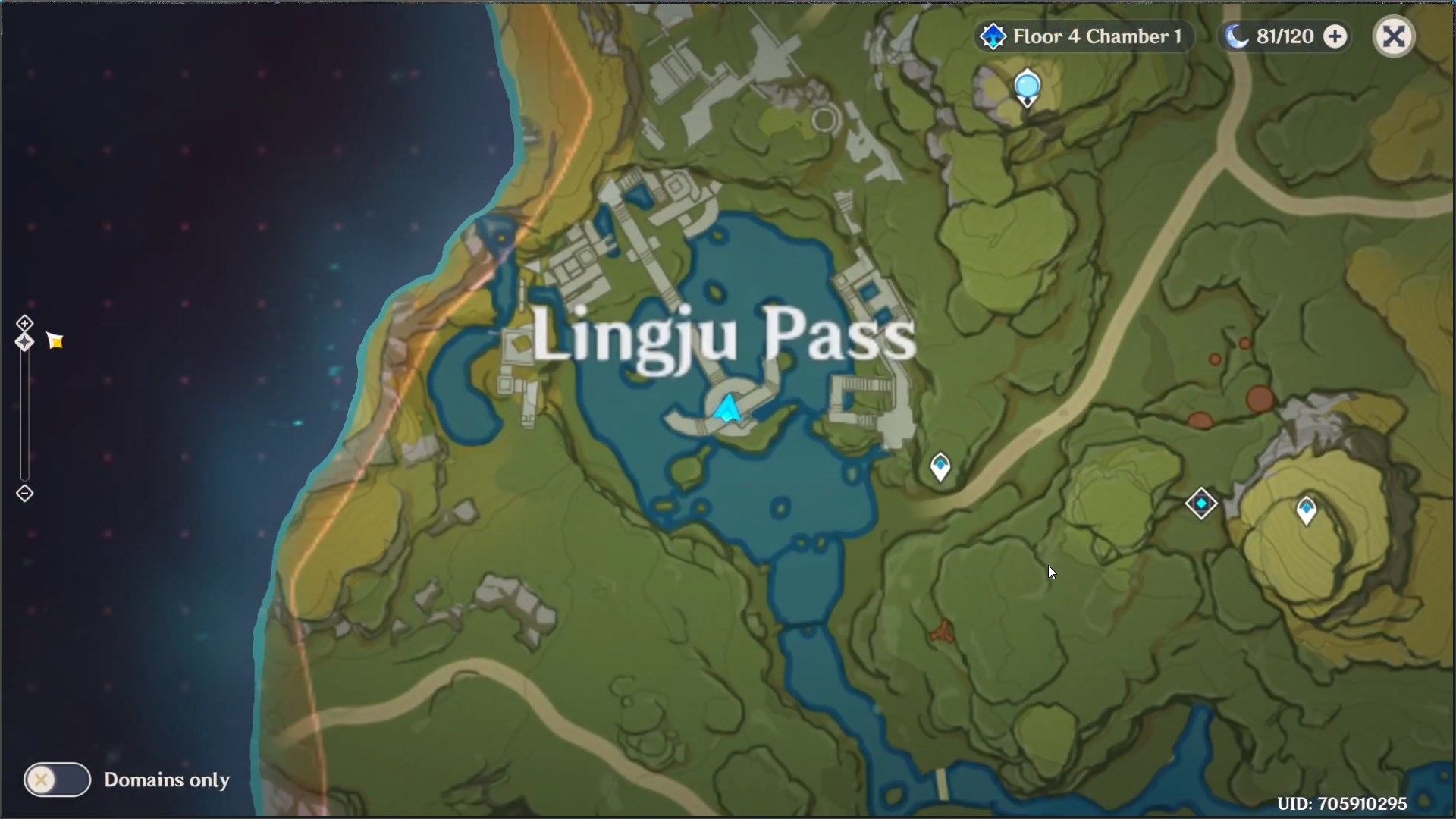Screen dimensions: 1456x819
Task: Click the 81/120 resin counter
Action: pos(1283,36)
